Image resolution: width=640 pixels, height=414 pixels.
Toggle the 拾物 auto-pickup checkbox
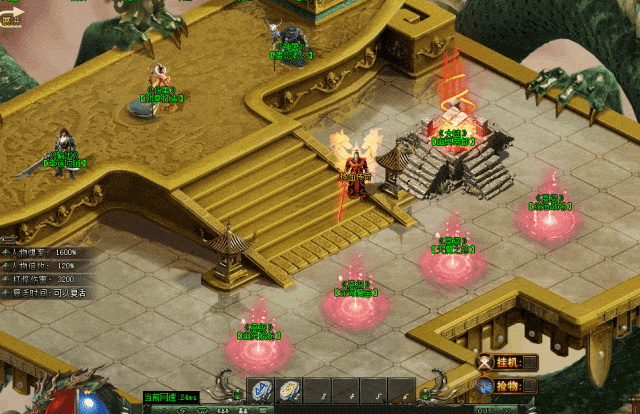coord(530,385)
